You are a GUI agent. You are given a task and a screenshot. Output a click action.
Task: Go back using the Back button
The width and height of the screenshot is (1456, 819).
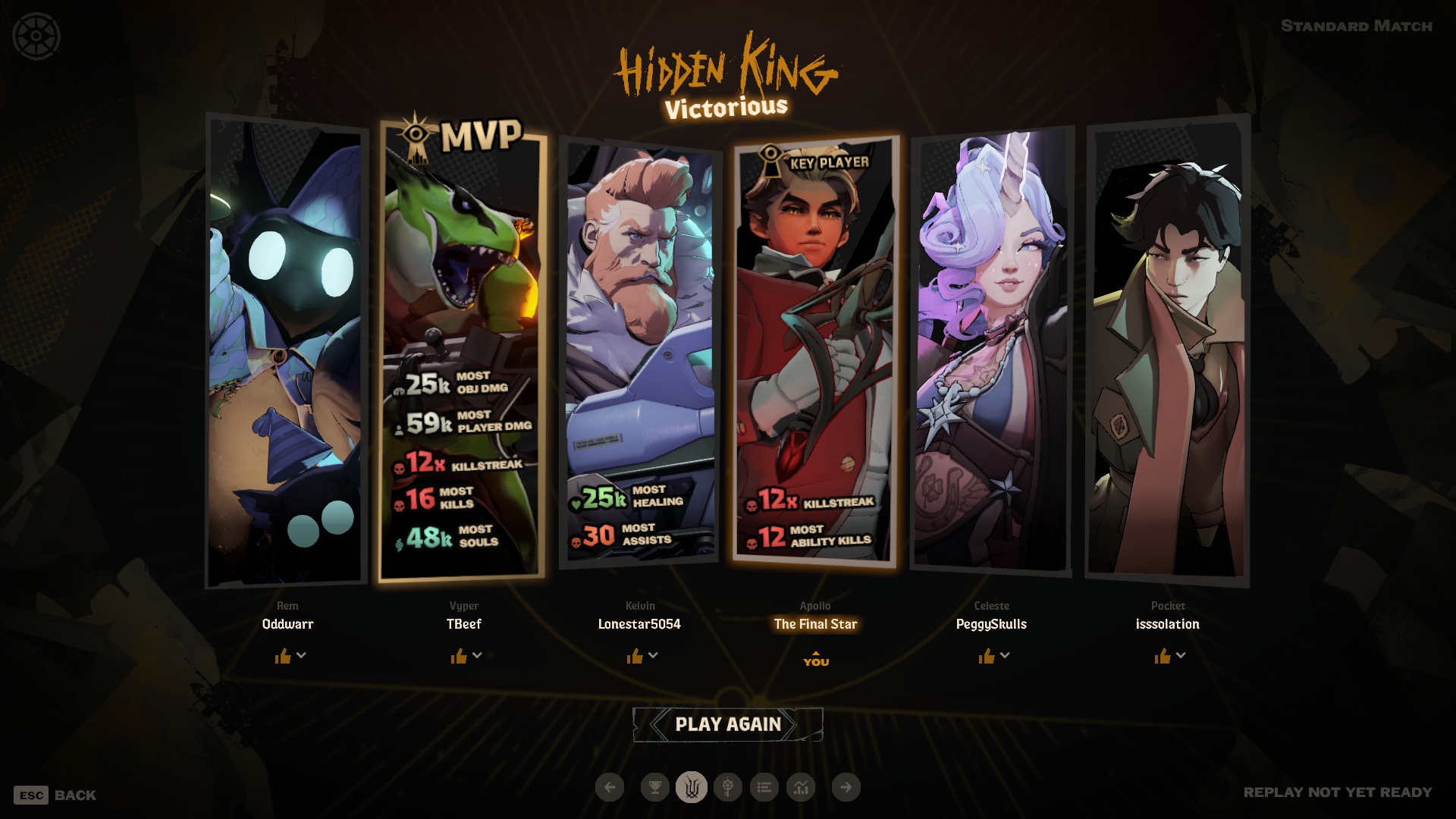(55, 795)
